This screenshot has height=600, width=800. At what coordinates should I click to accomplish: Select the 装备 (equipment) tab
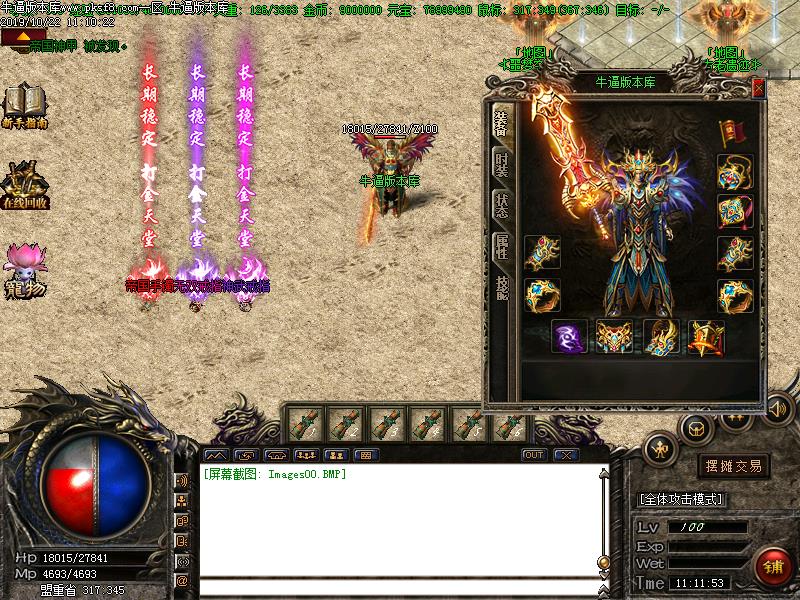(501, 122)
